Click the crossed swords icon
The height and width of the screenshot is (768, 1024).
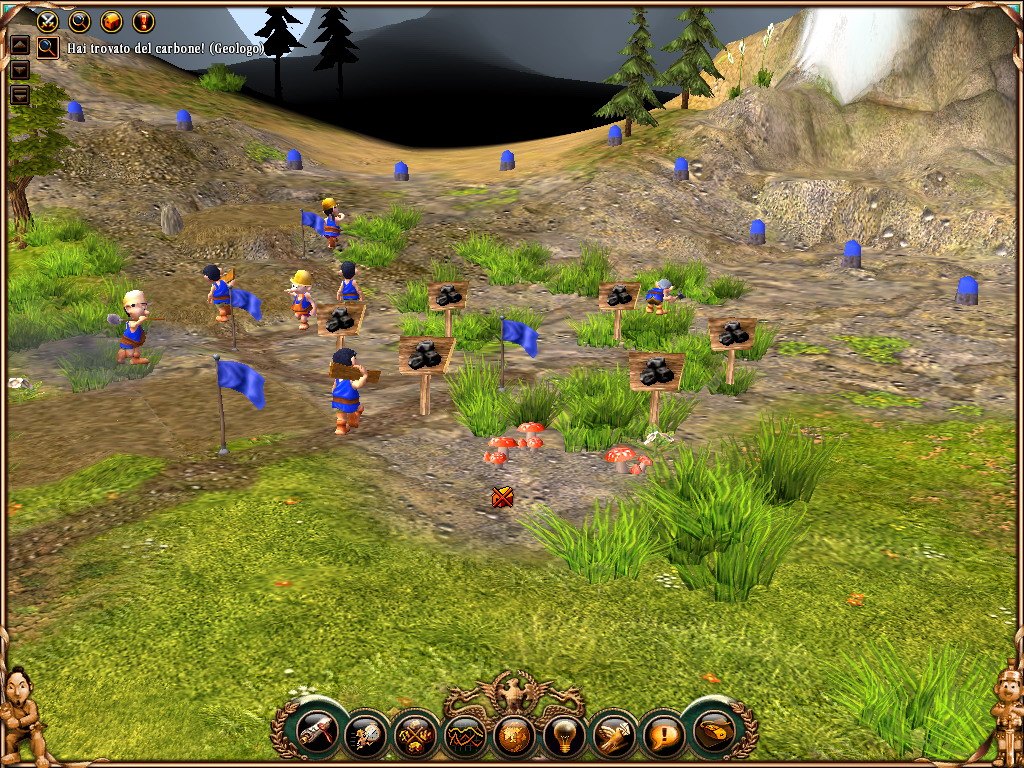(x=47, y=20)
